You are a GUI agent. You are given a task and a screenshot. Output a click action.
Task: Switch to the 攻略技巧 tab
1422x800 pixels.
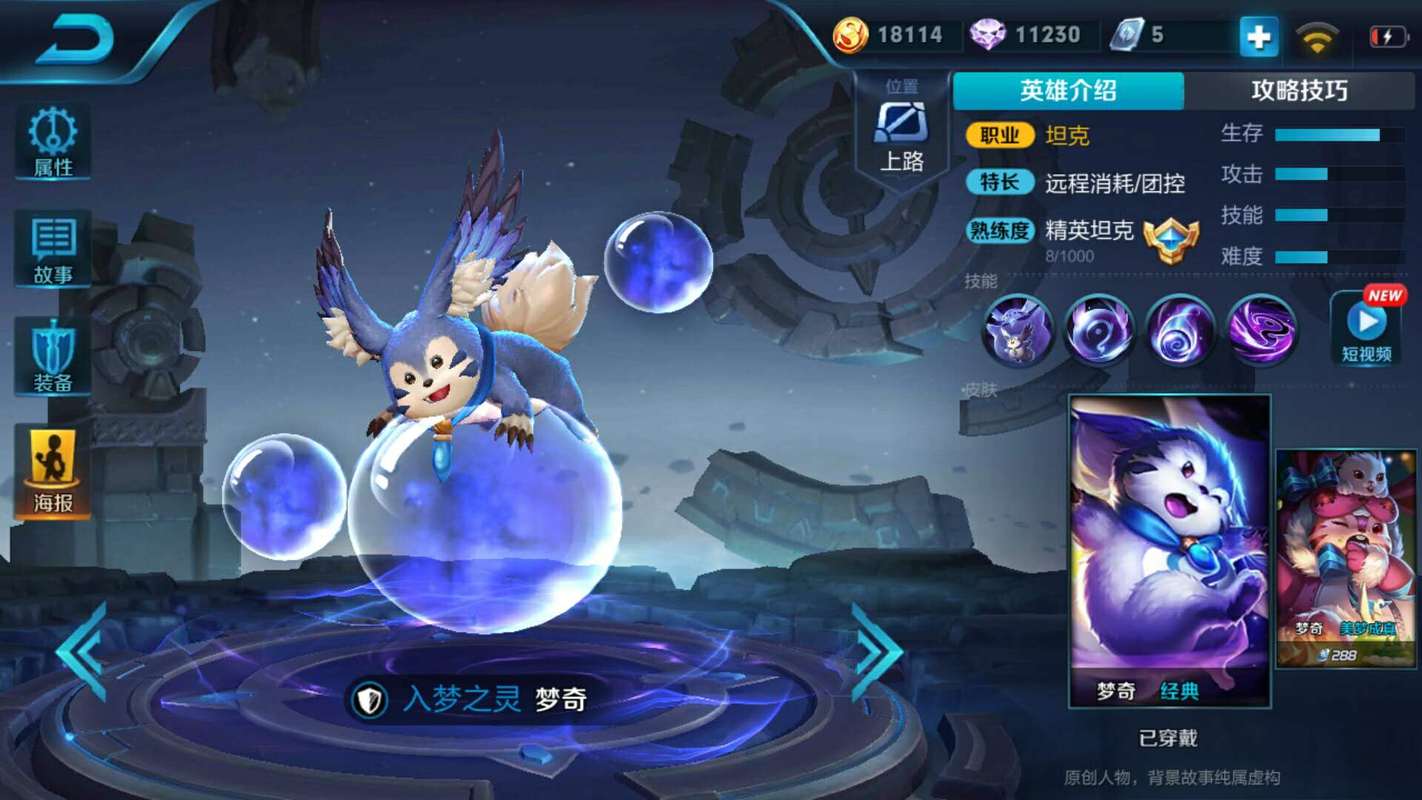(1302, 90)
